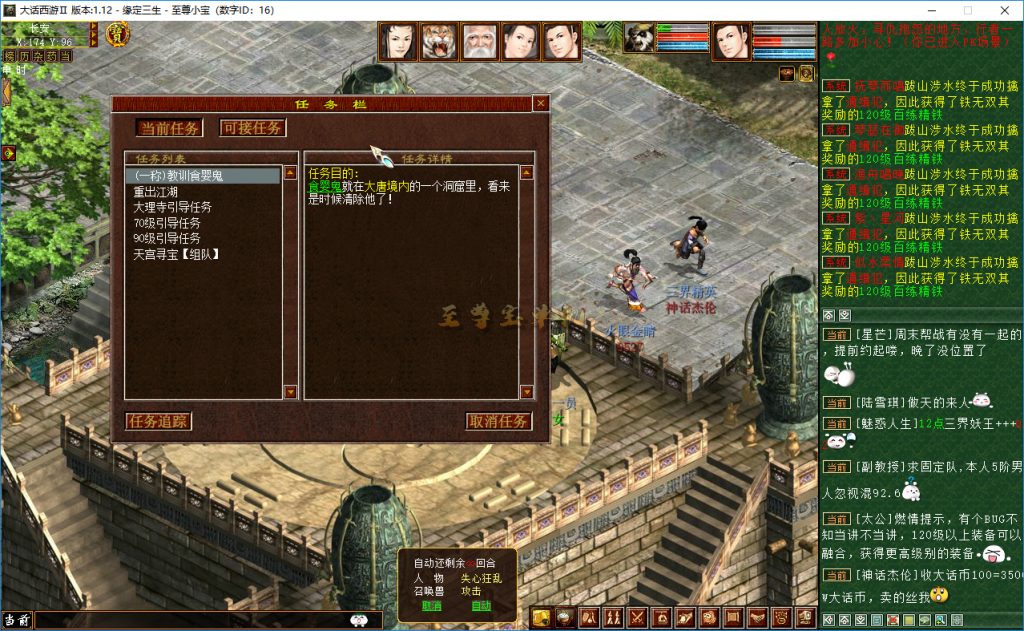1024x631 pixels.
Task: Click the handshake icon in bottom toolbar
Action: [757, 617]
